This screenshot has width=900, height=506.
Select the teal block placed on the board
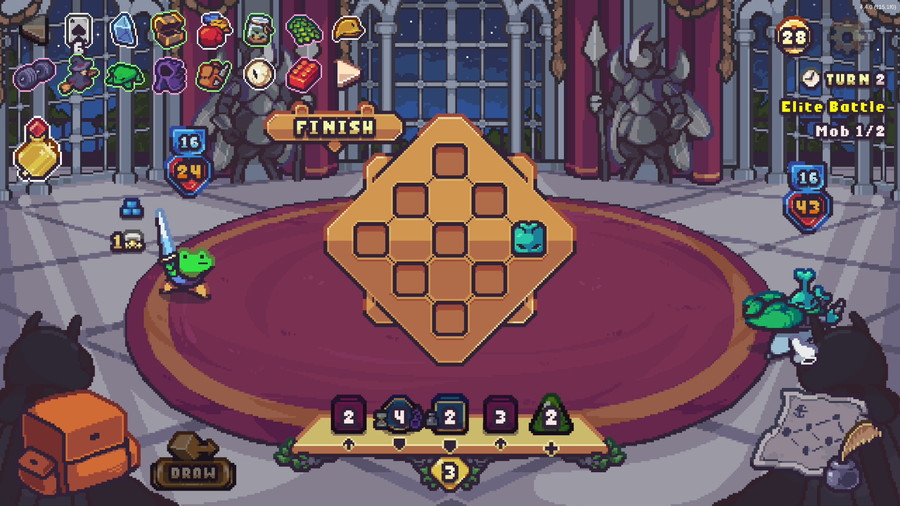(528, 239)
